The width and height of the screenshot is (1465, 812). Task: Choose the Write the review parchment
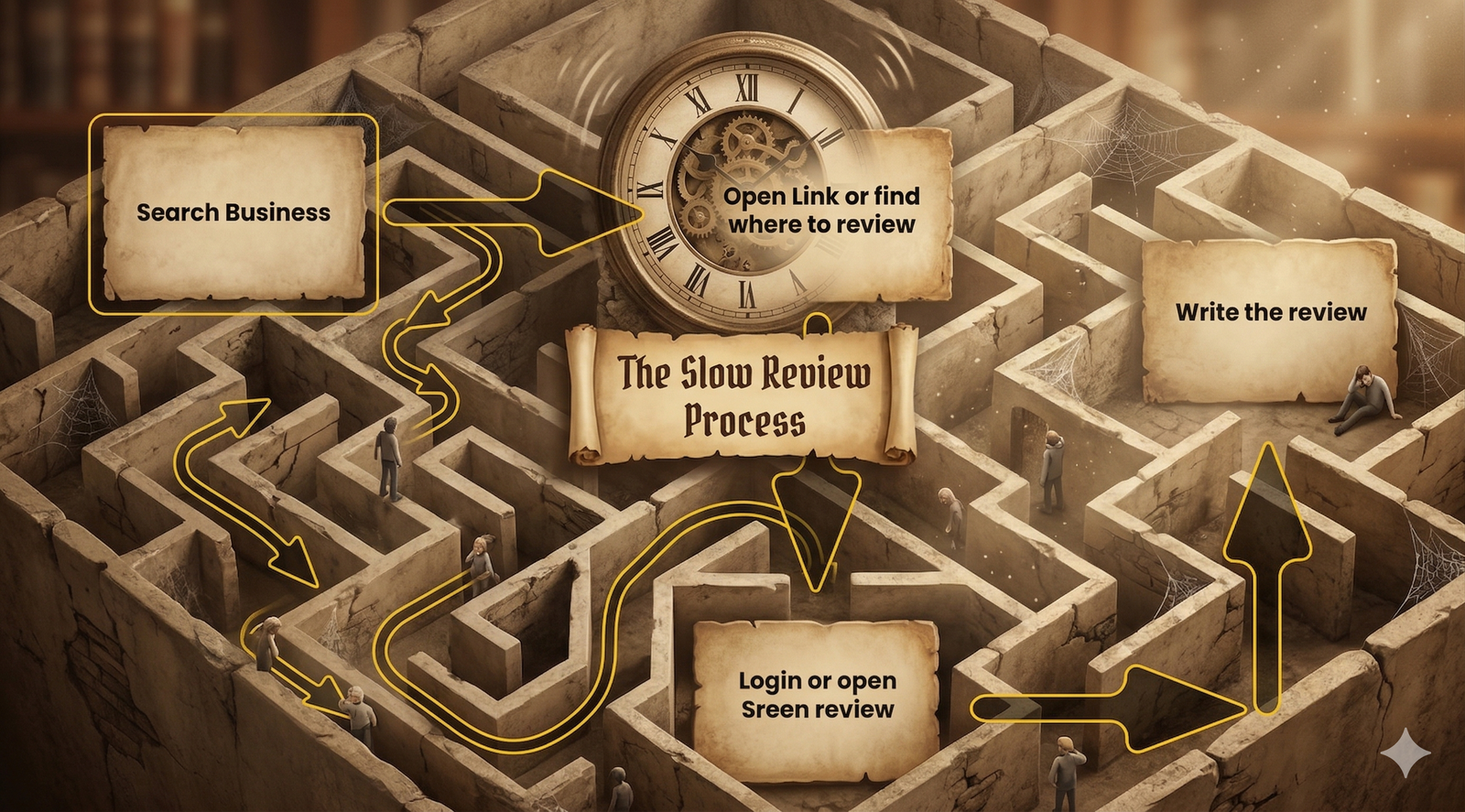1270,313
